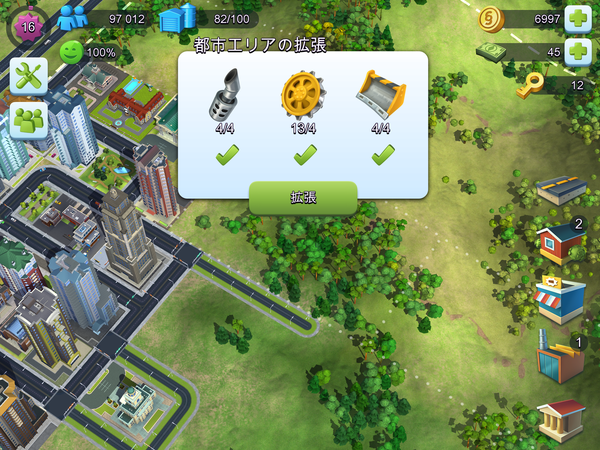Open the factory build menu
The height and width of the screenshot is (450, 600).
point(559,360)
